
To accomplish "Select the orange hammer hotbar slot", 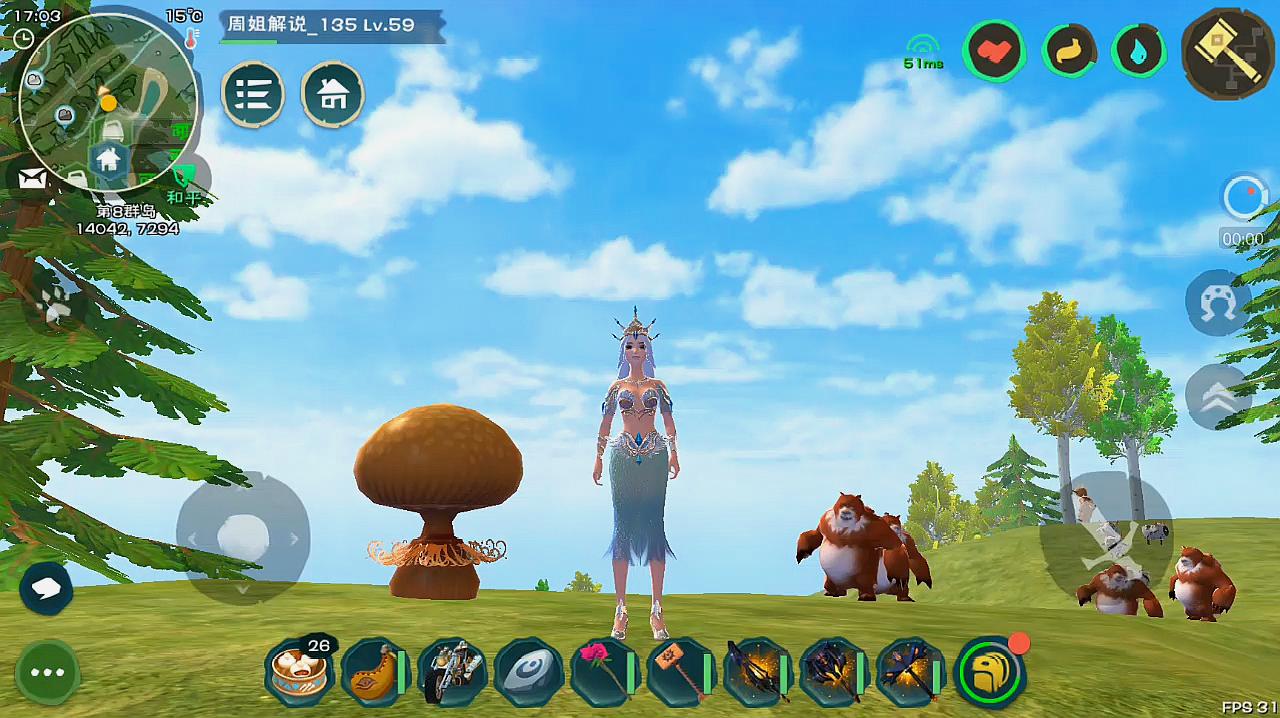I will (x=680, y=672).
